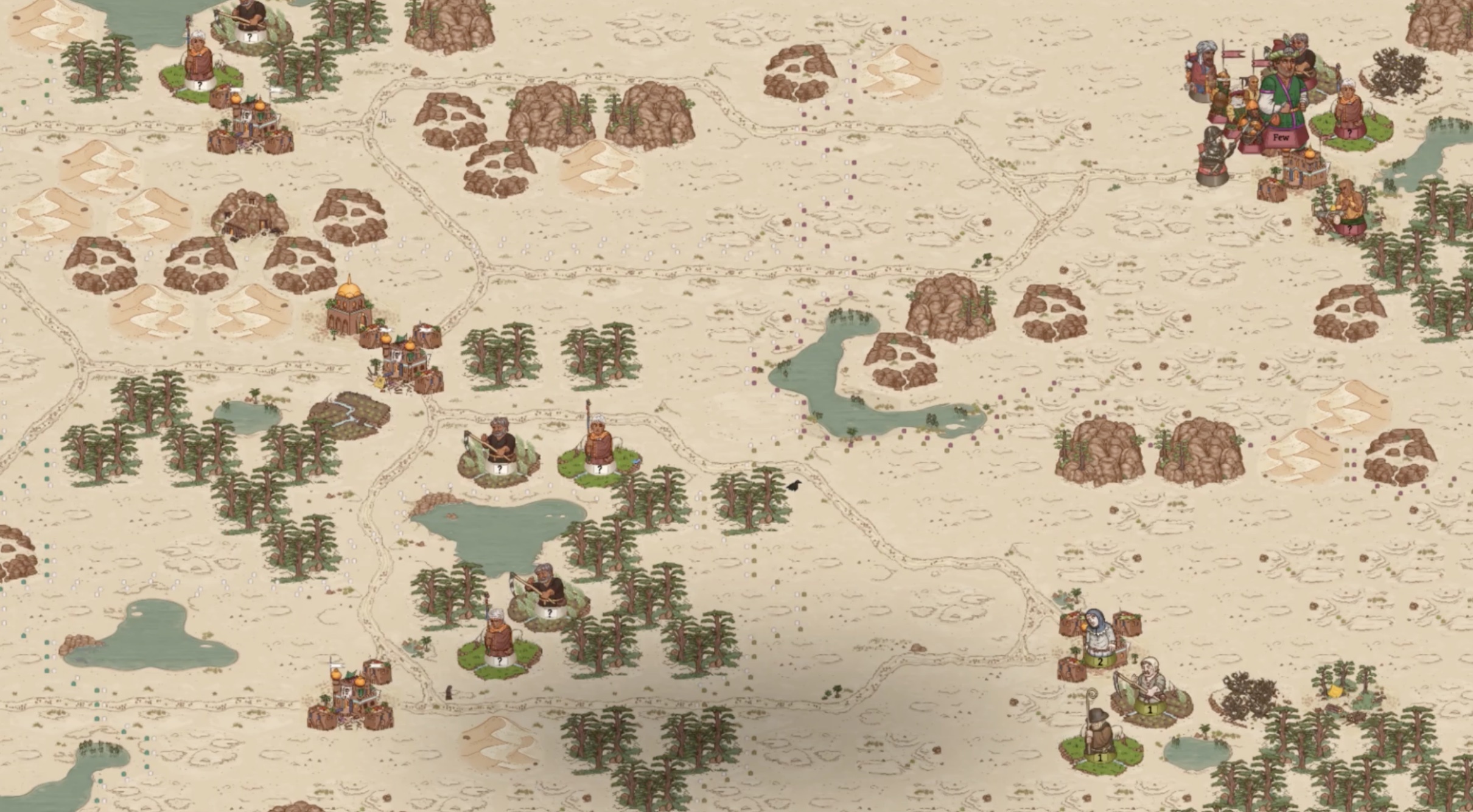Select the shepherd unit holding a crook
Viewport: 1473px width, 812px height.
point(1099,737)
